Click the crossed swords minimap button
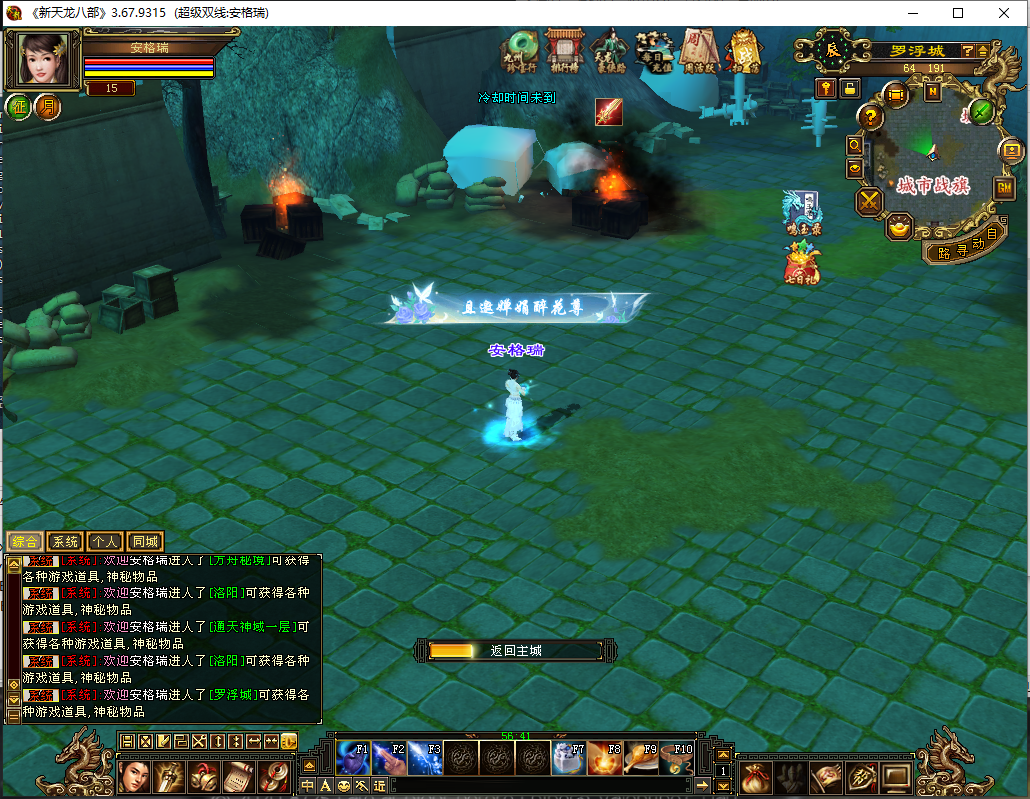Viewport: 1030px width, 799px height. (x=868, y=202)
